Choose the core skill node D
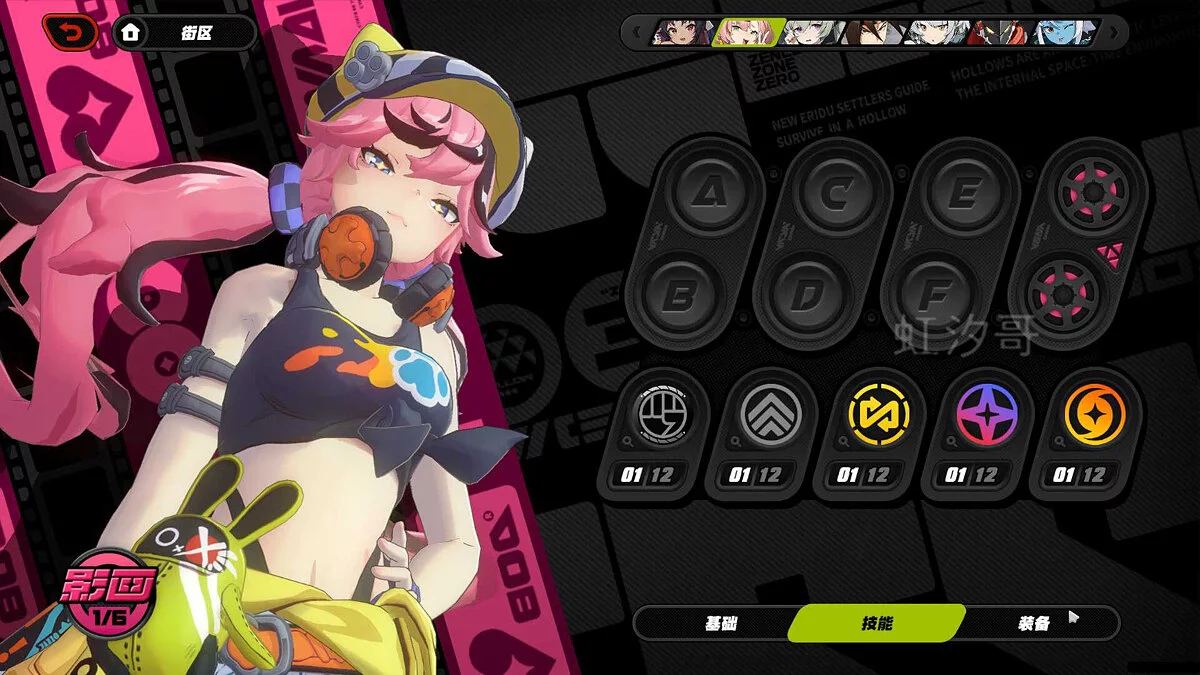Image resolution: width=1200 pixels, height=675 pixels. tap(806, 296)
